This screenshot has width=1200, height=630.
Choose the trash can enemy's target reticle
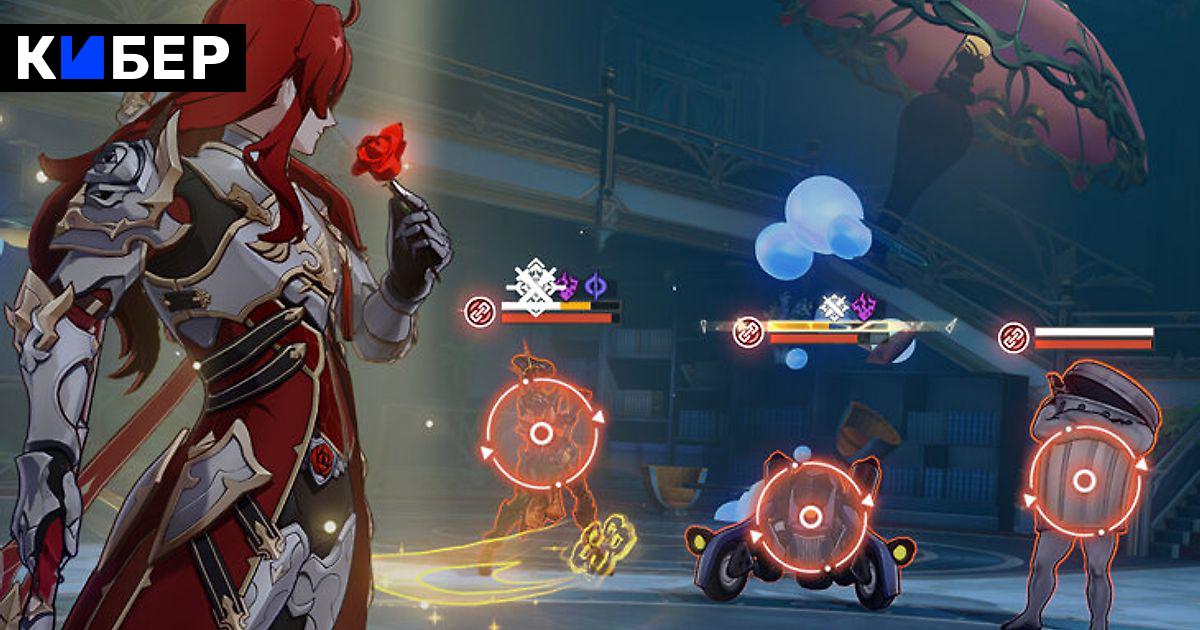pyautogui.click(x=1084, y=481)
